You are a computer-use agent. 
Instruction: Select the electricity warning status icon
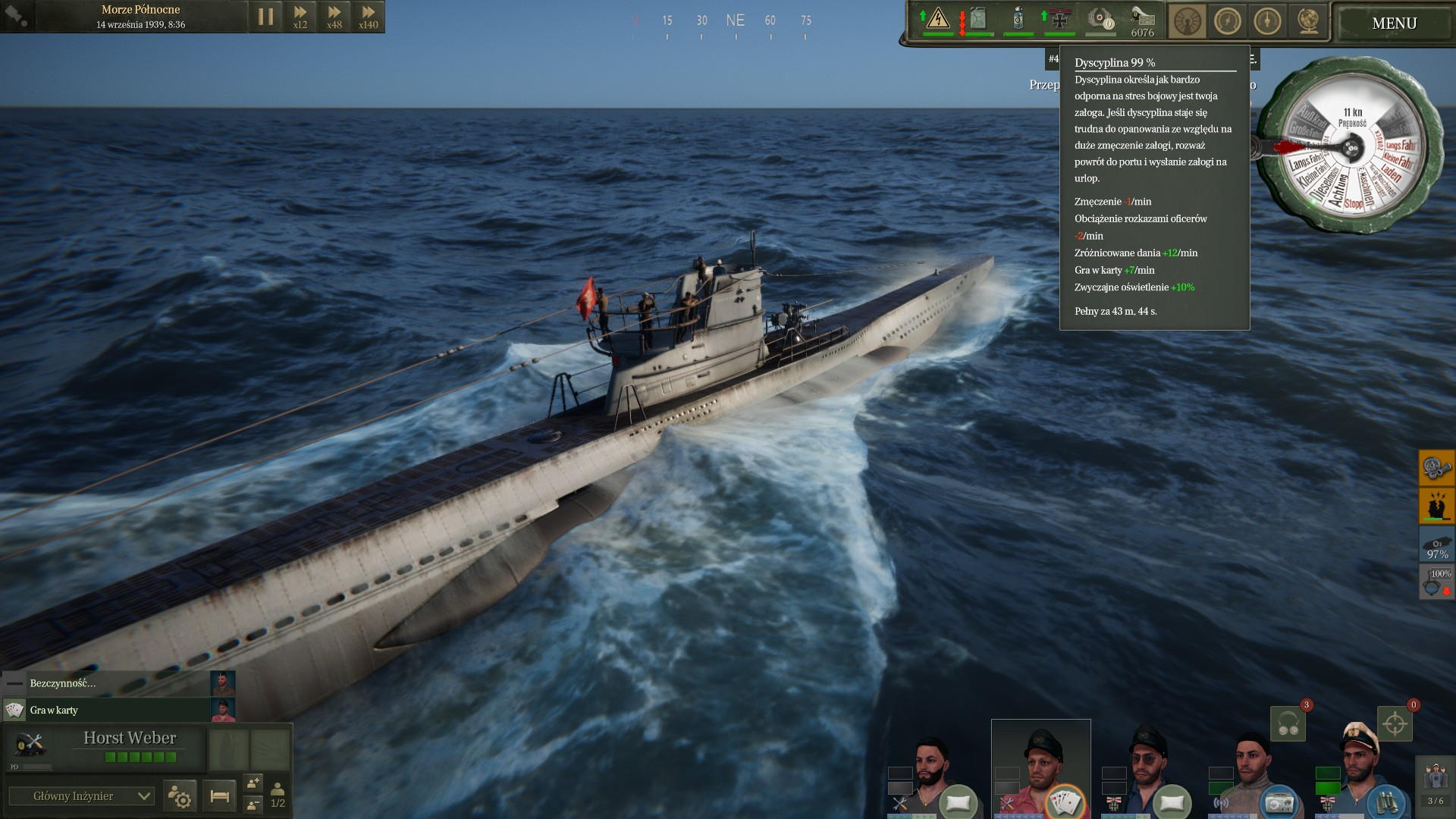[x=938, y=19]
